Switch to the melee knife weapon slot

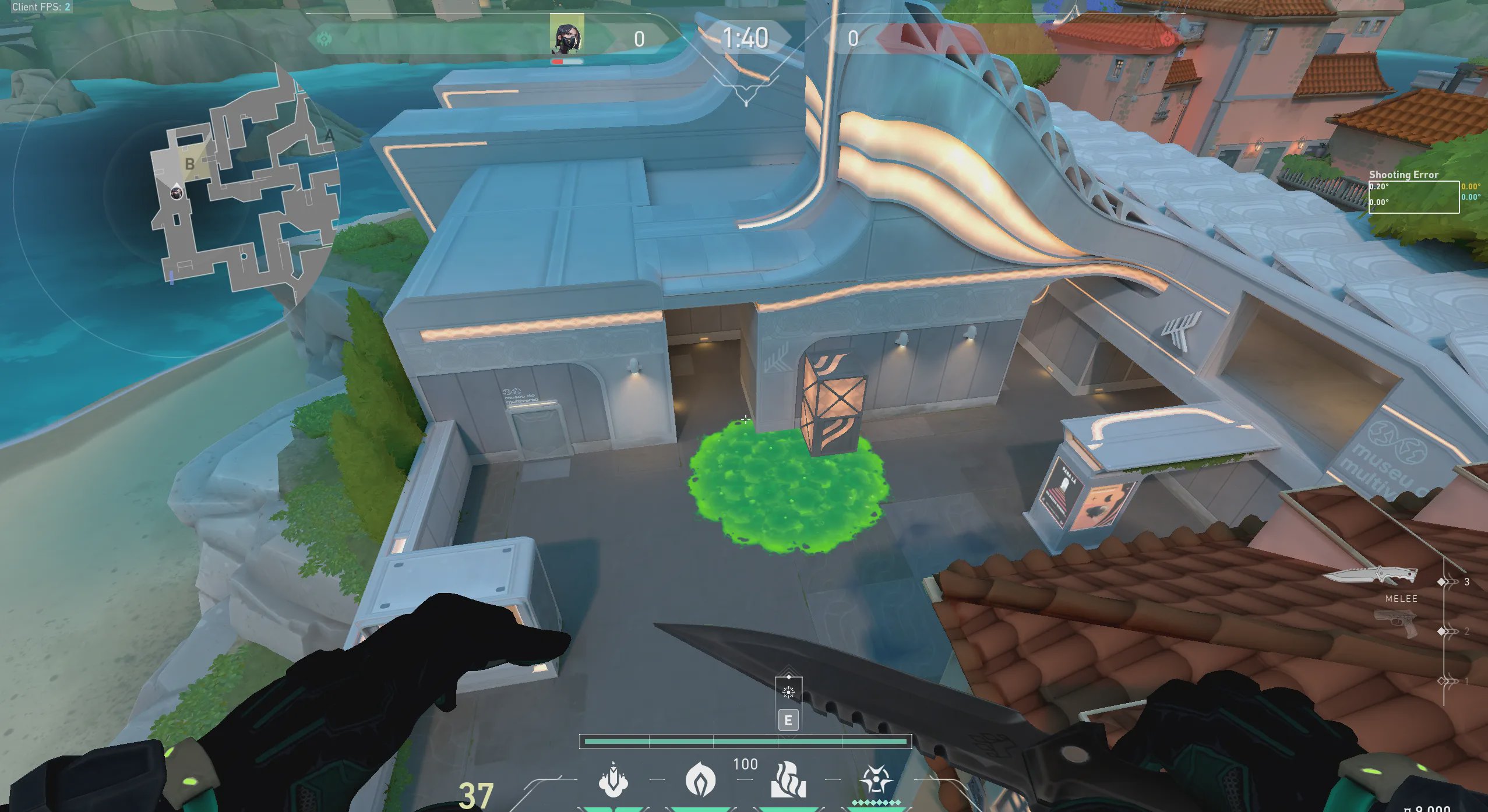tap(1370, 576)
